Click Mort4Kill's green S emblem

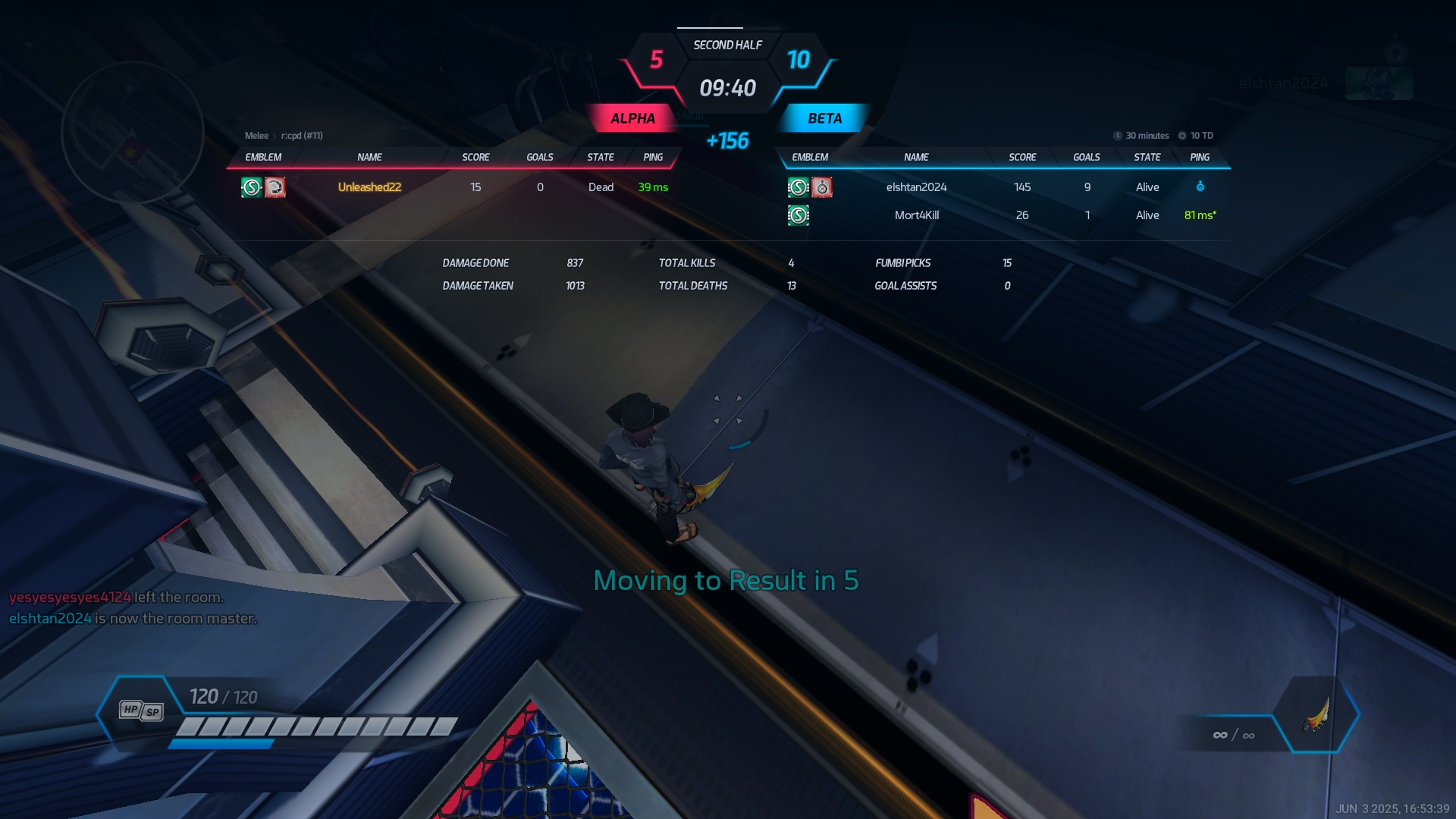click(x=798, y=215)
